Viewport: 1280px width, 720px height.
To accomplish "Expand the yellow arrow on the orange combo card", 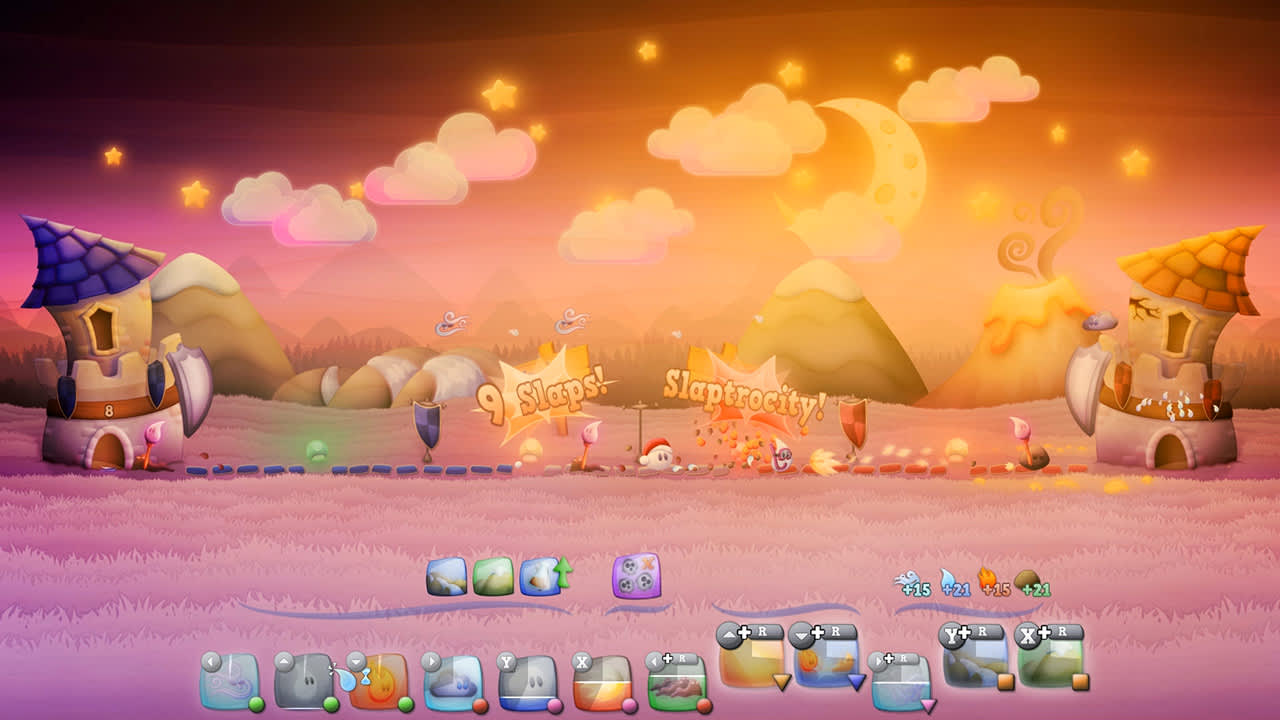I will (780, 681).
